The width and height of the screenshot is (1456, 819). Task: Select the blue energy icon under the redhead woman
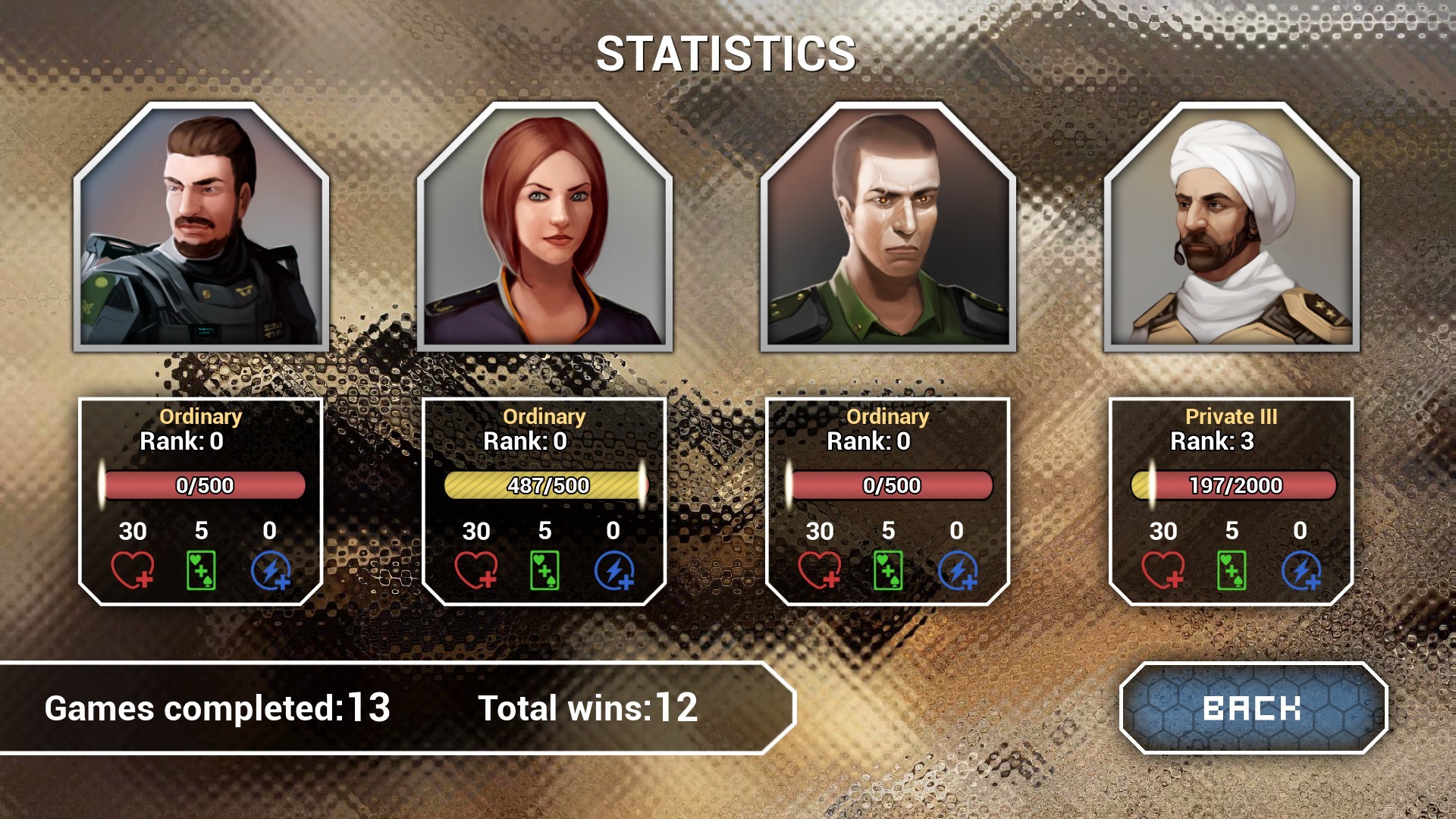pyautogui.click(x=614, y=570)
